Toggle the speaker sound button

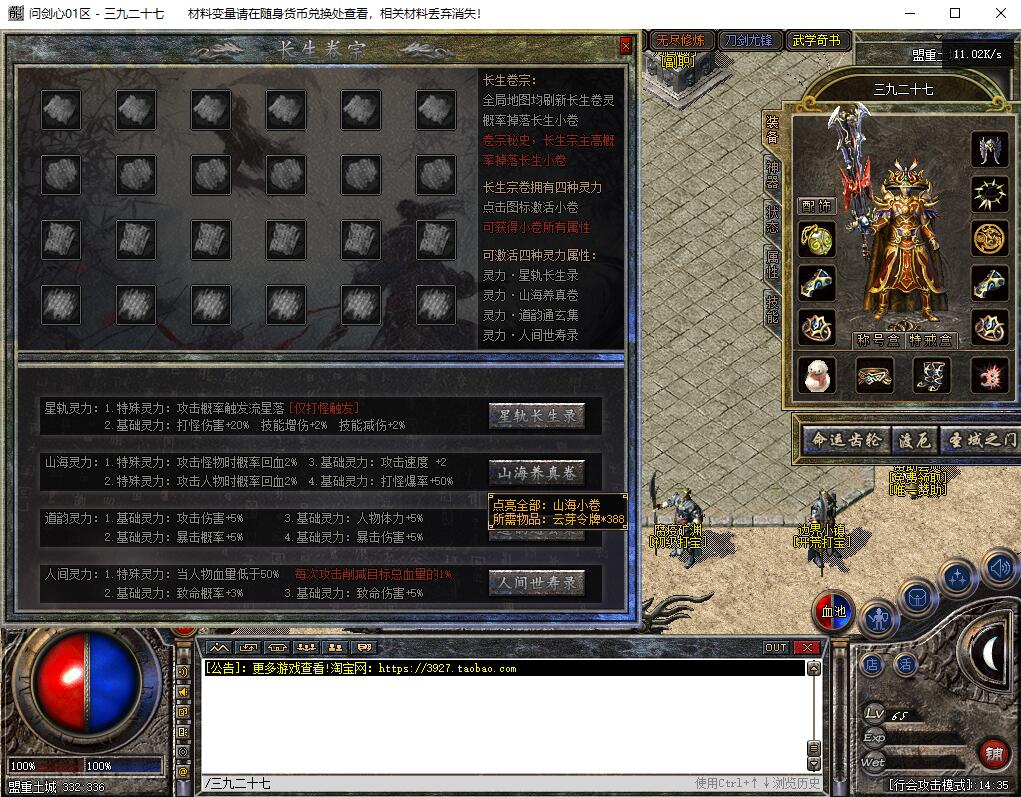(x=998, y=568)
